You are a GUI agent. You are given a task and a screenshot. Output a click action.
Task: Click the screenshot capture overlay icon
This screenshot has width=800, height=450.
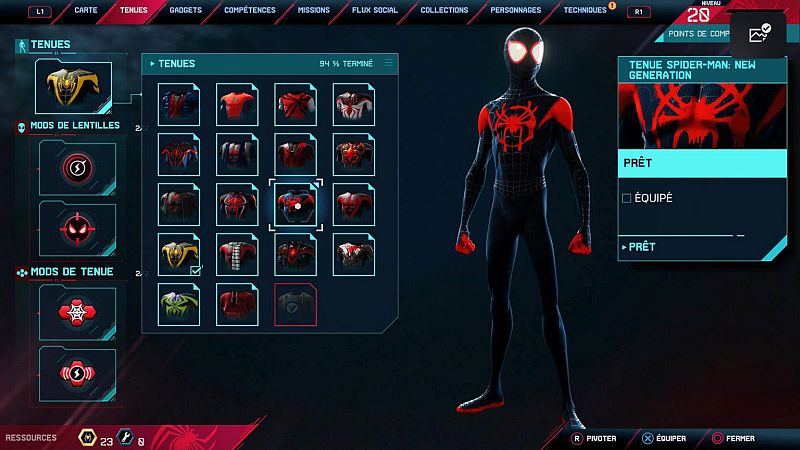pyautogui.click(x=758, y=35)
